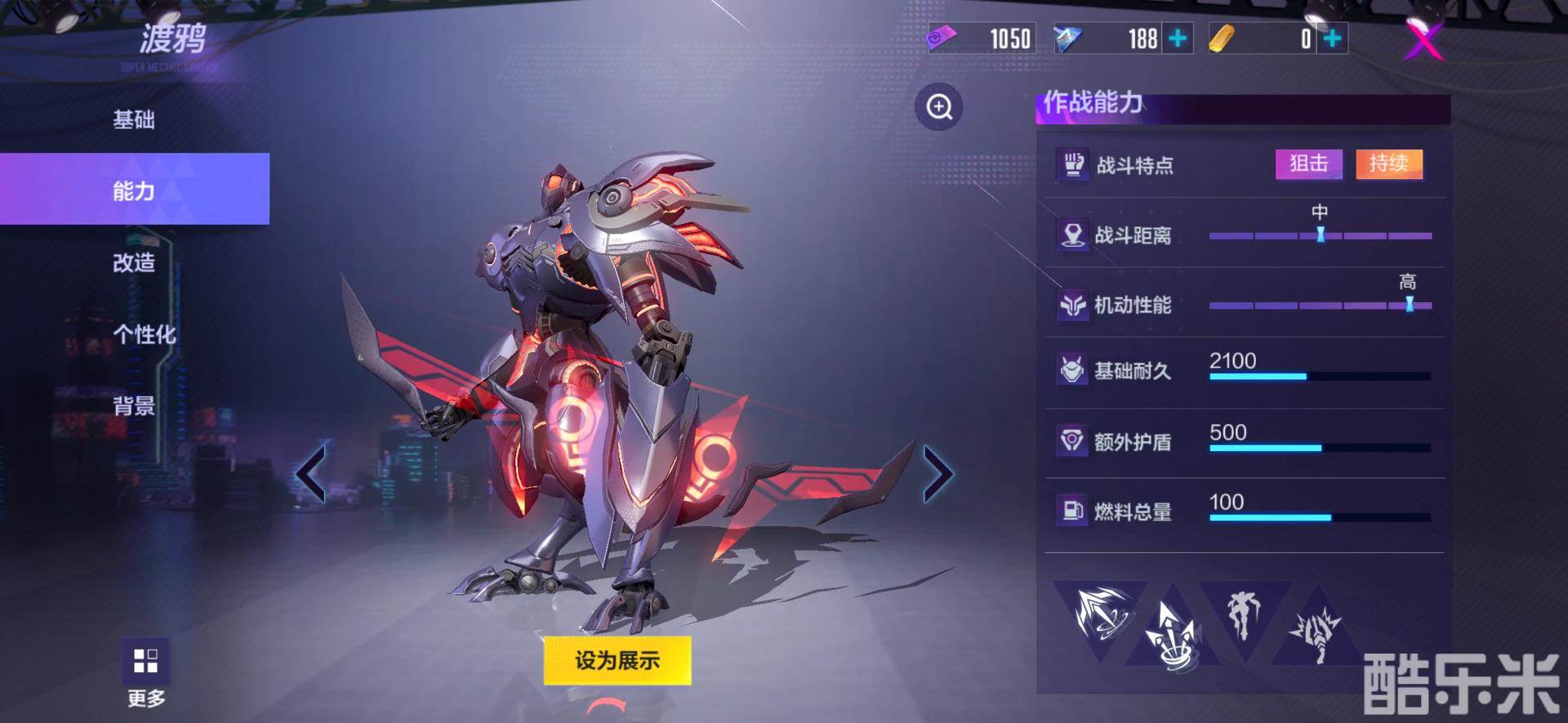Viewport: 1568px width, 723px height.
Task: View the humanoid mech figure skill icon
Action: (x=1244, y=613)
